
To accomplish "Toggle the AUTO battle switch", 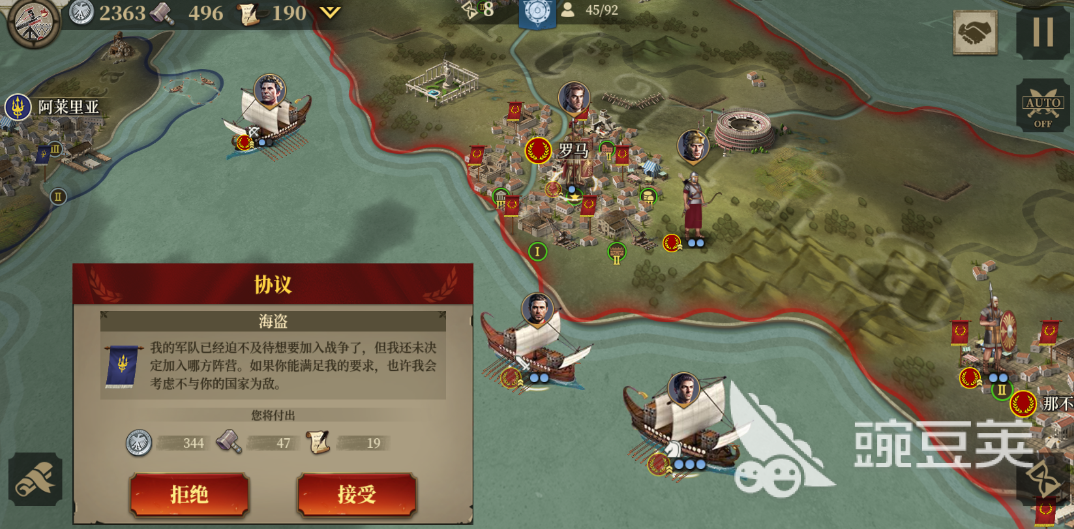I will click(1043, 106).
